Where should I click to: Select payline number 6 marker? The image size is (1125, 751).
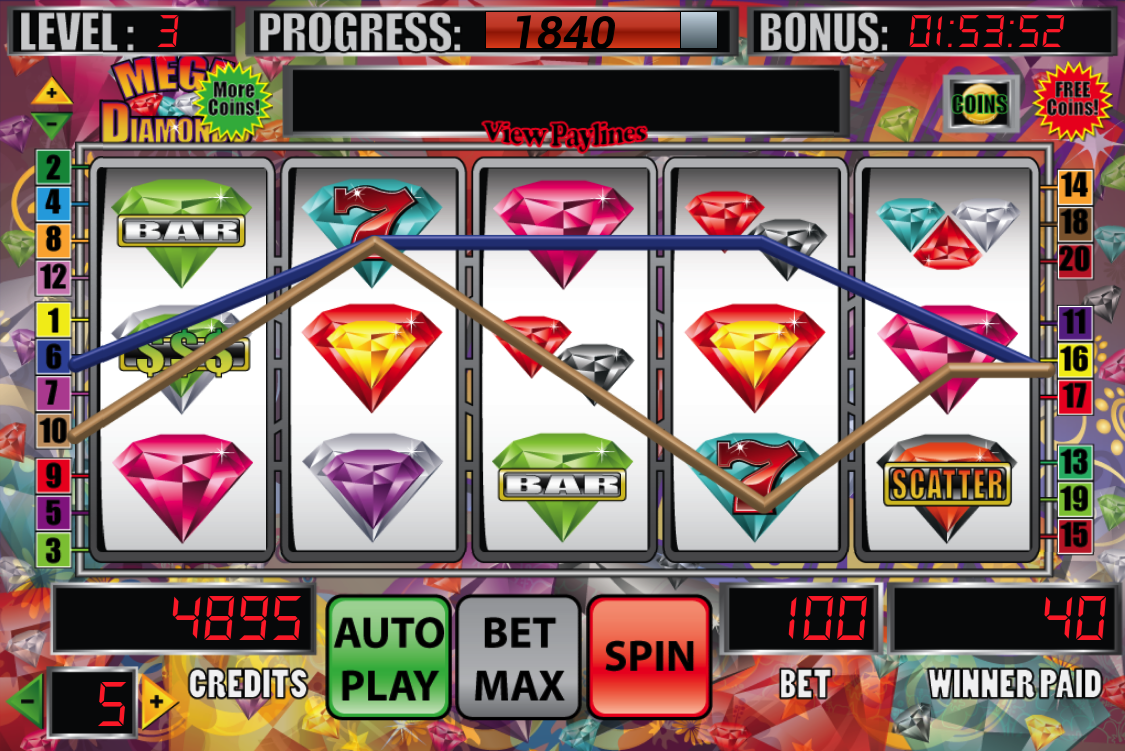[52, 357]
